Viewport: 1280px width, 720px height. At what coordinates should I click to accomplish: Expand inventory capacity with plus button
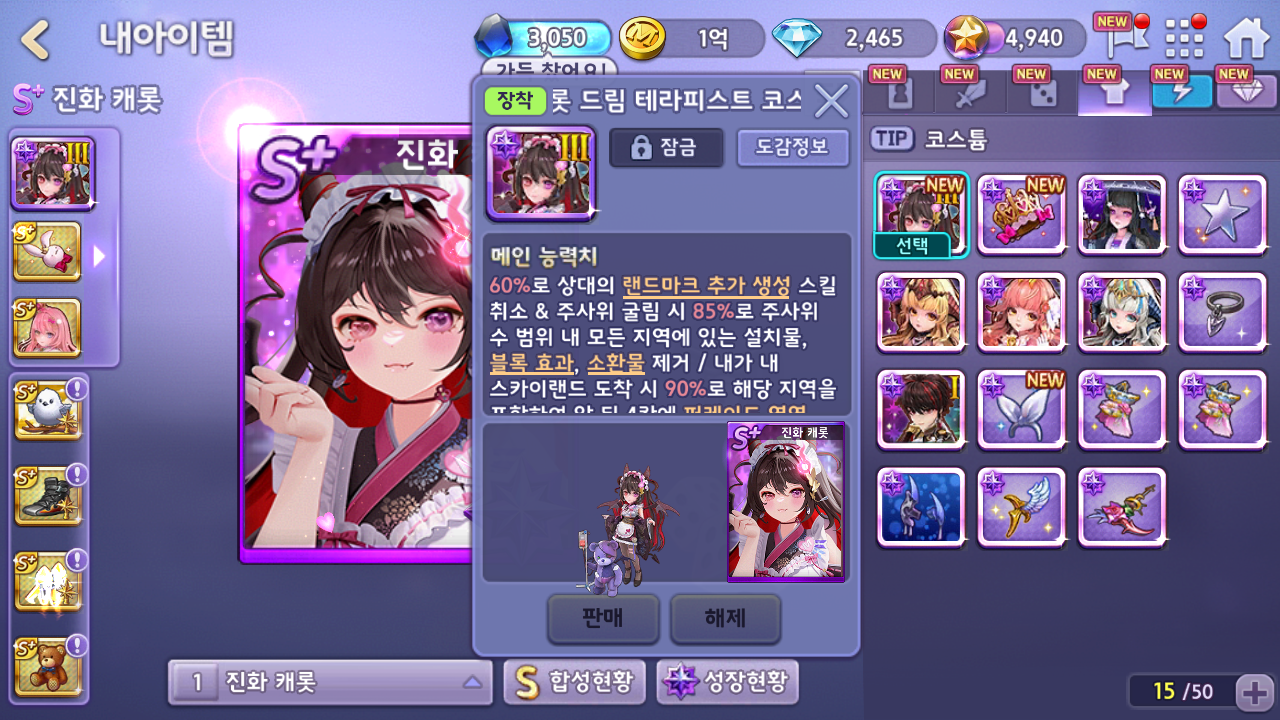click(x=1254, y=691)
